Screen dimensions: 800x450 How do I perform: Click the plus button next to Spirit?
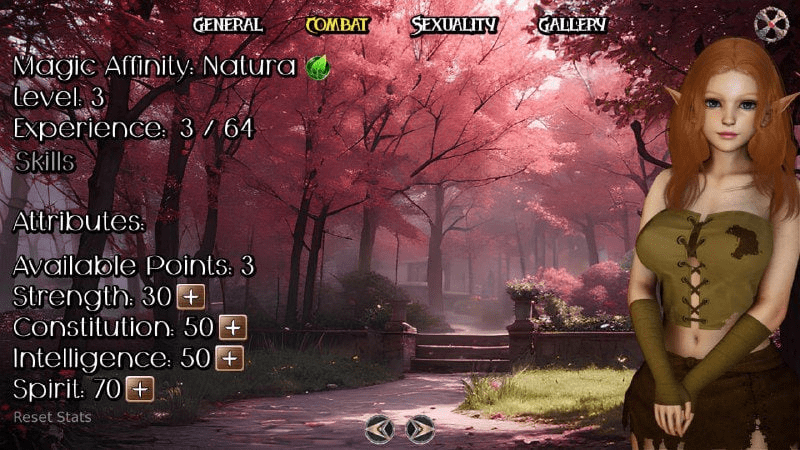point(140,388)
